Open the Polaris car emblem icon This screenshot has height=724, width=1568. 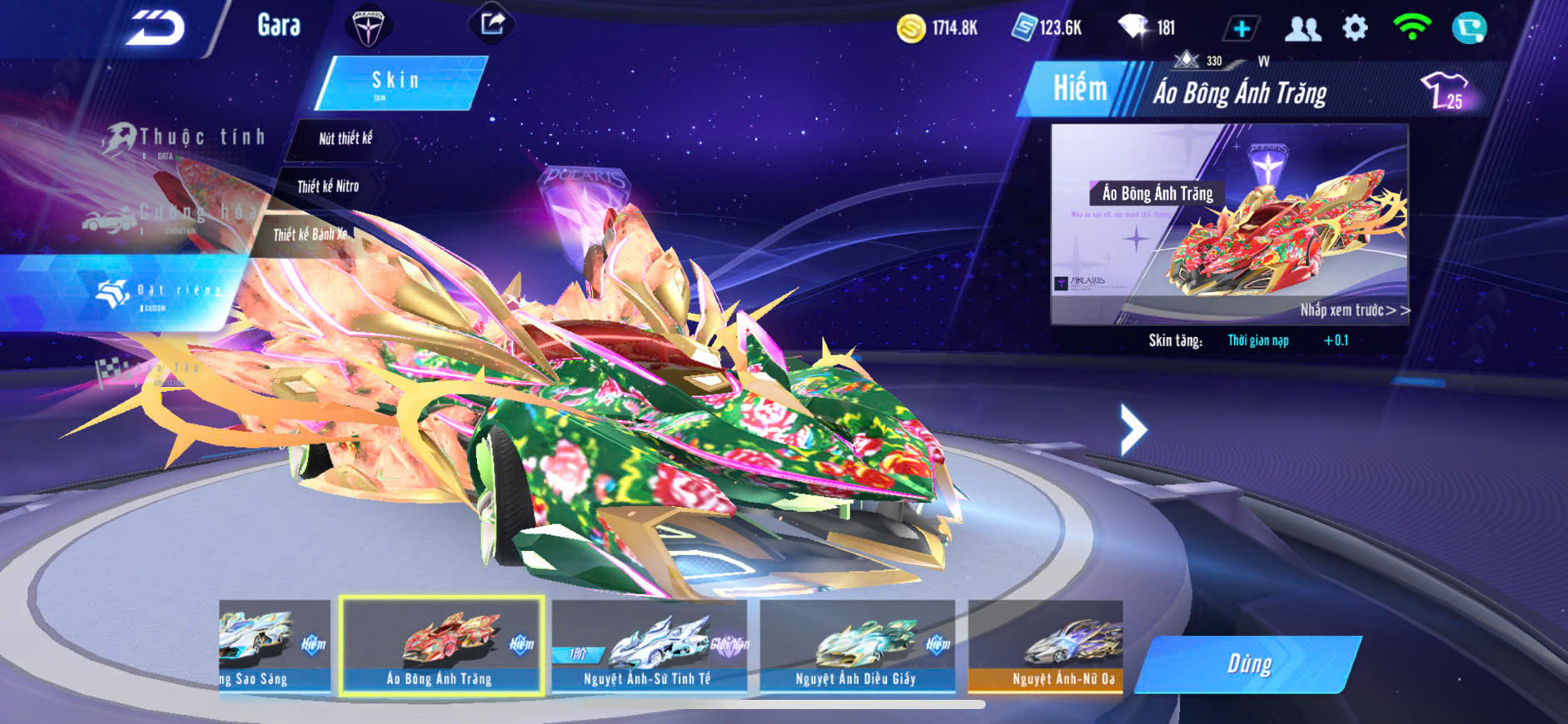(x=367, y=26)
